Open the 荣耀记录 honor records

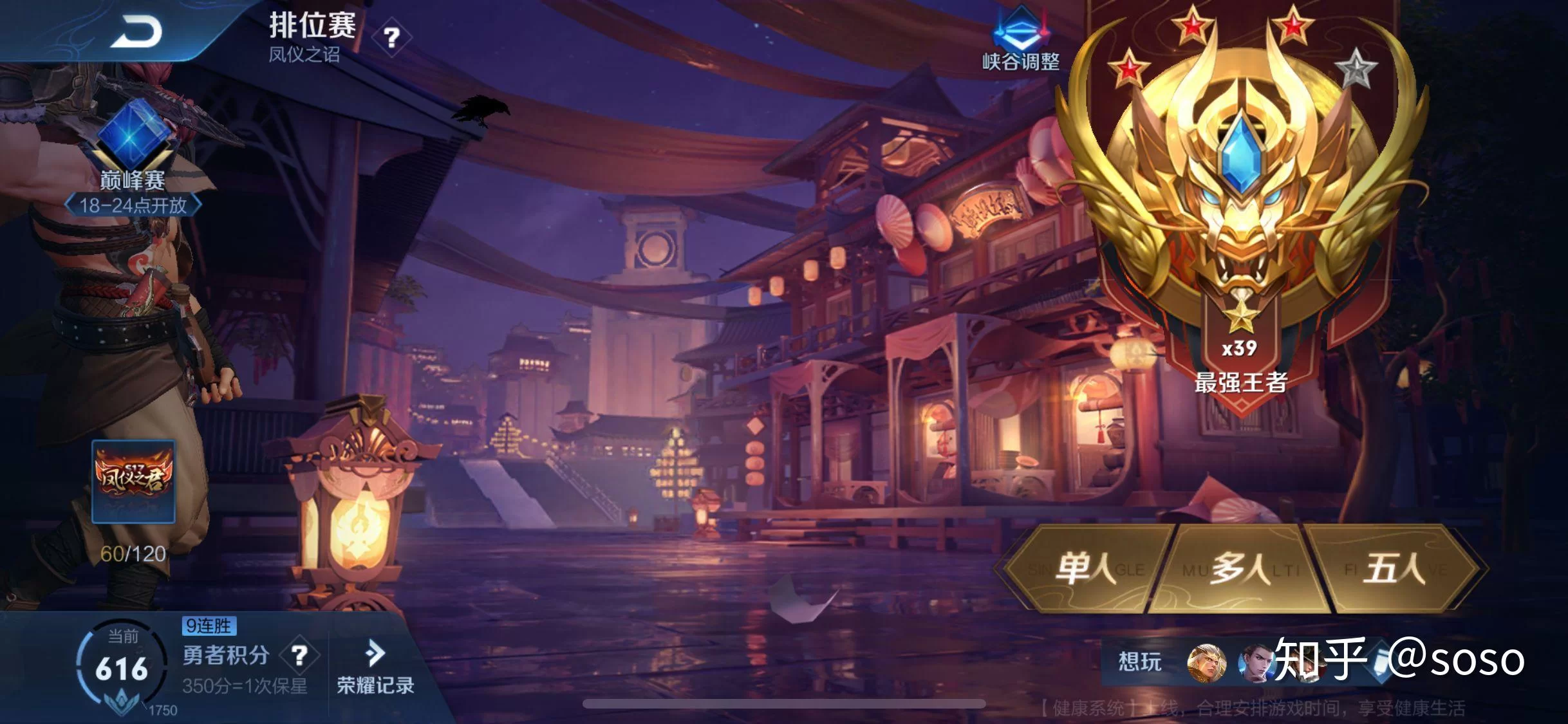[x=375, y=667]
